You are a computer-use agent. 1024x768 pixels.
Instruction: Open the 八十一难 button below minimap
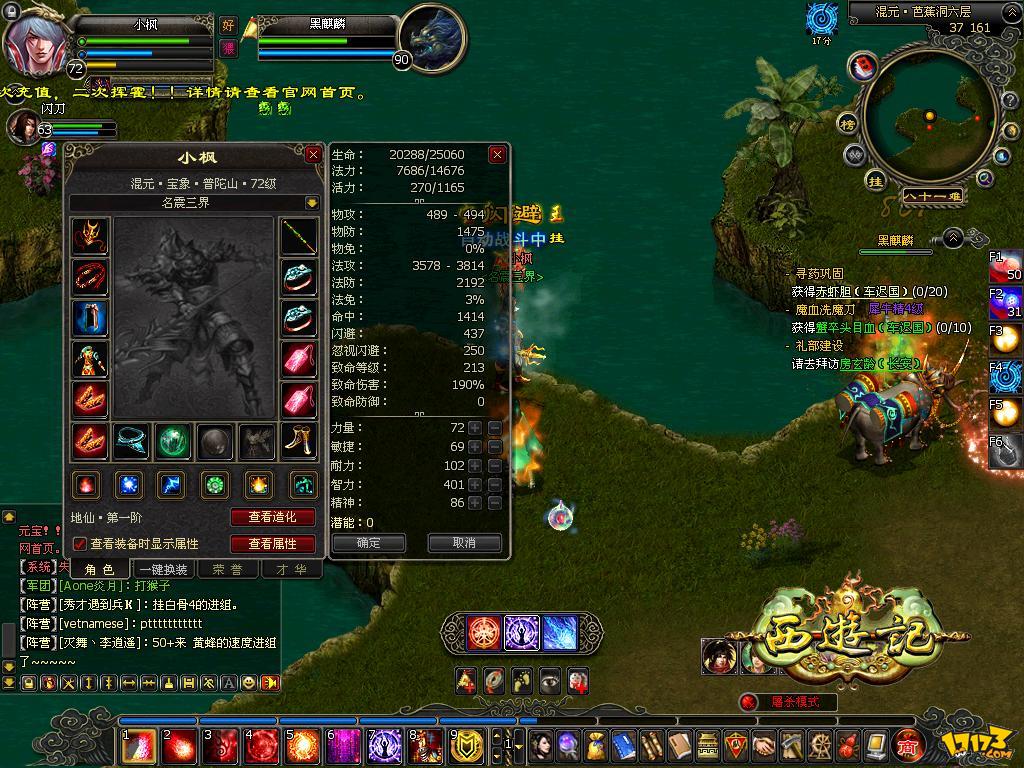point(930,195)
